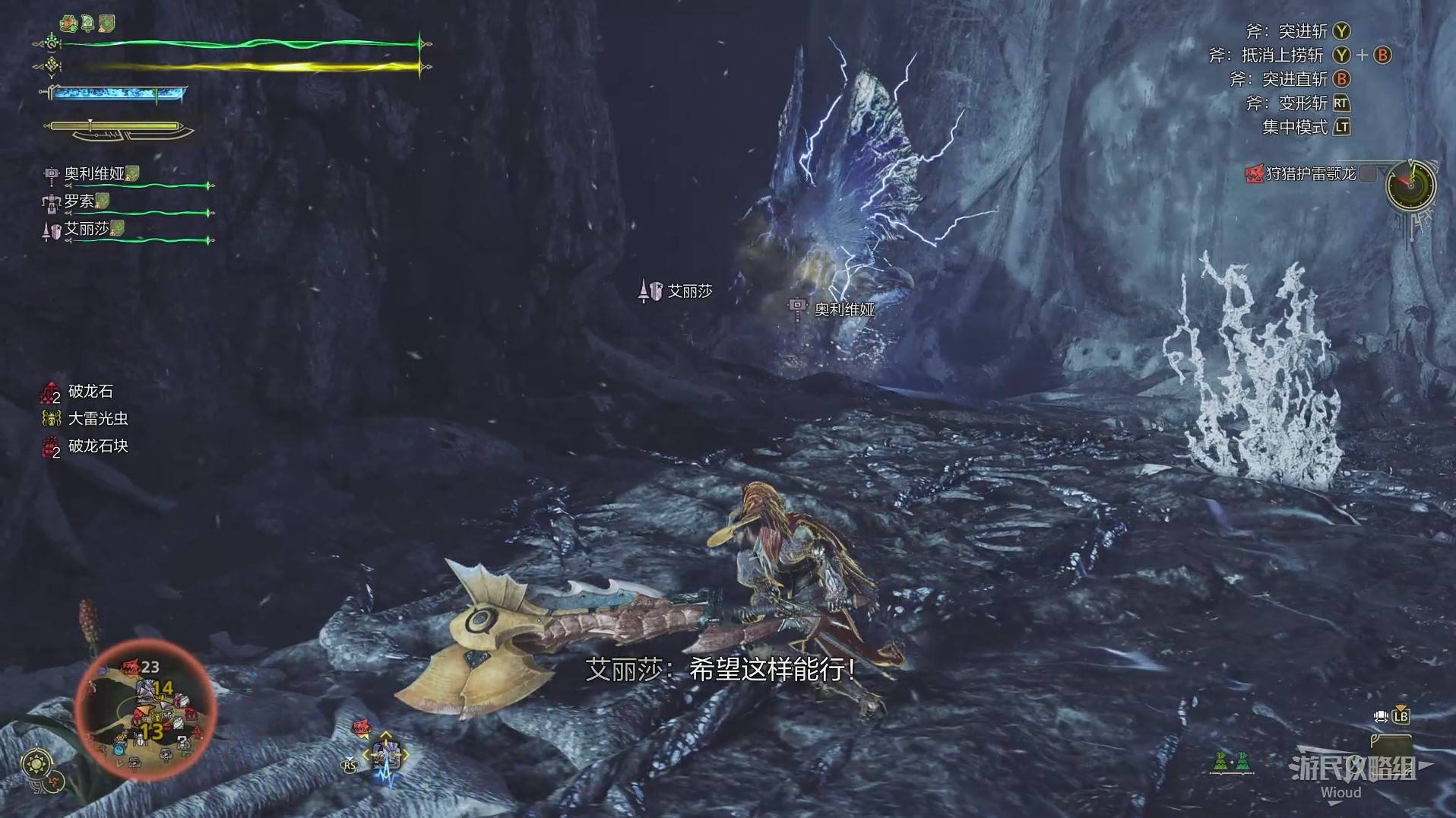Click the quest timer clock dial

coord(1410,185)
